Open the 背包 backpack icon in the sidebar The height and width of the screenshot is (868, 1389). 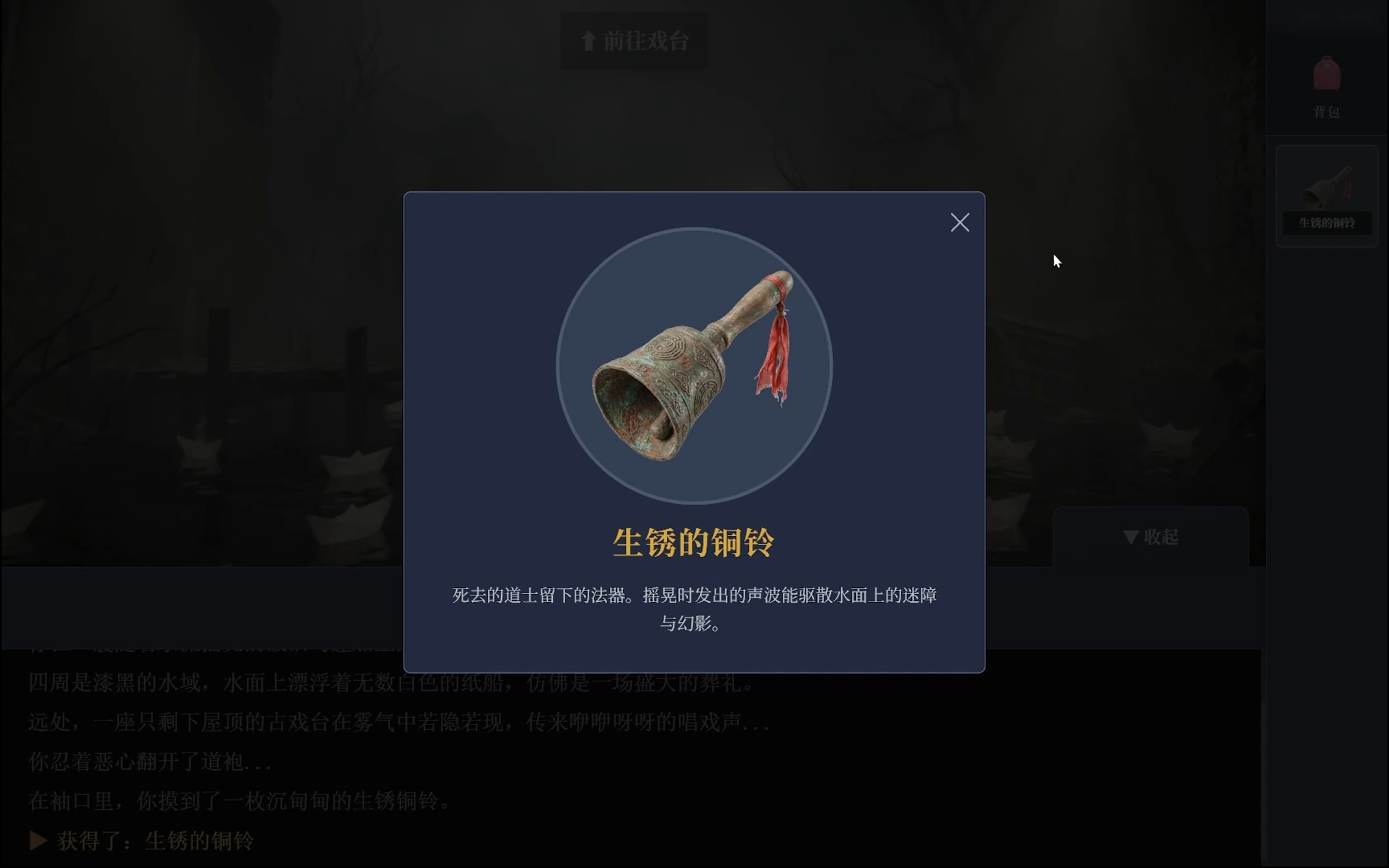(1326, 84)
